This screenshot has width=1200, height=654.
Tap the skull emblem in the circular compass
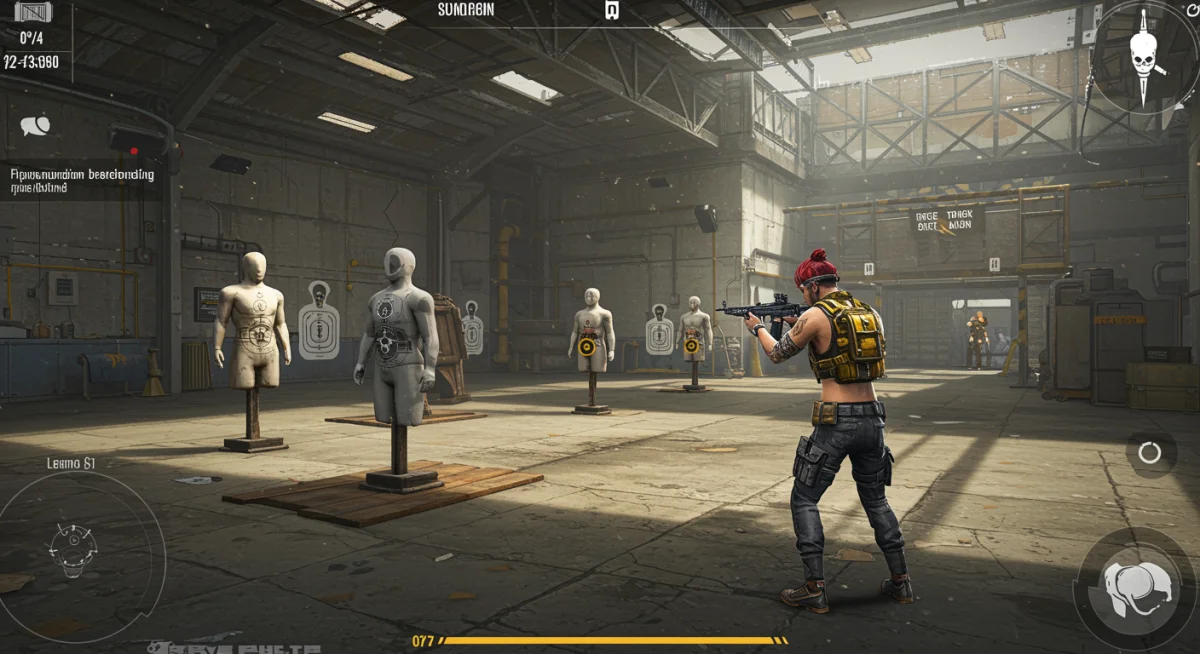[1143, 53]
